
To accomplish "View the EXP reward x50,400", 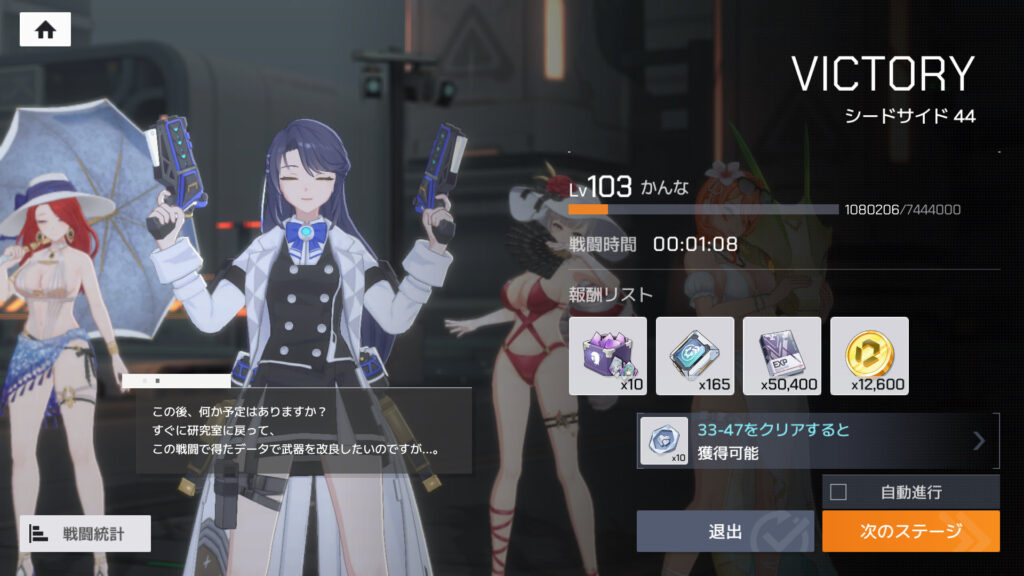I will point(782,356).
